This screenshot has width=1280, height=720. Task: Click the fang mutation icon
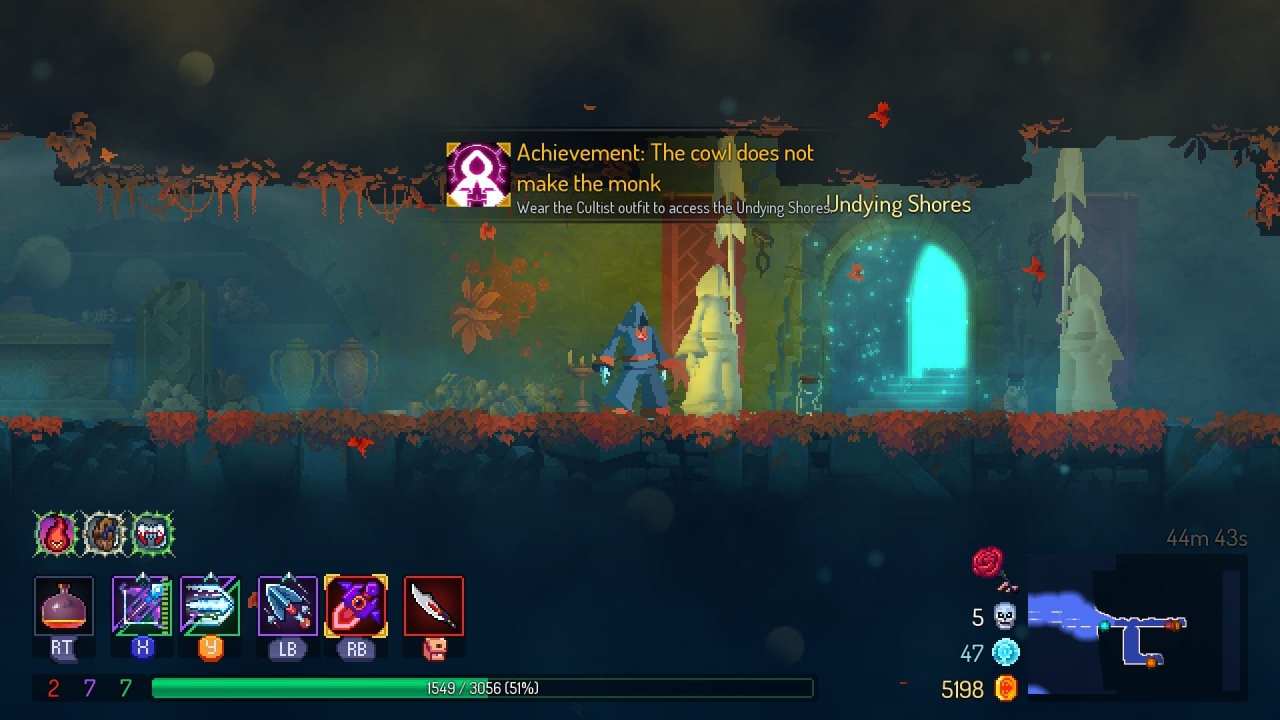tap(151, 533)
